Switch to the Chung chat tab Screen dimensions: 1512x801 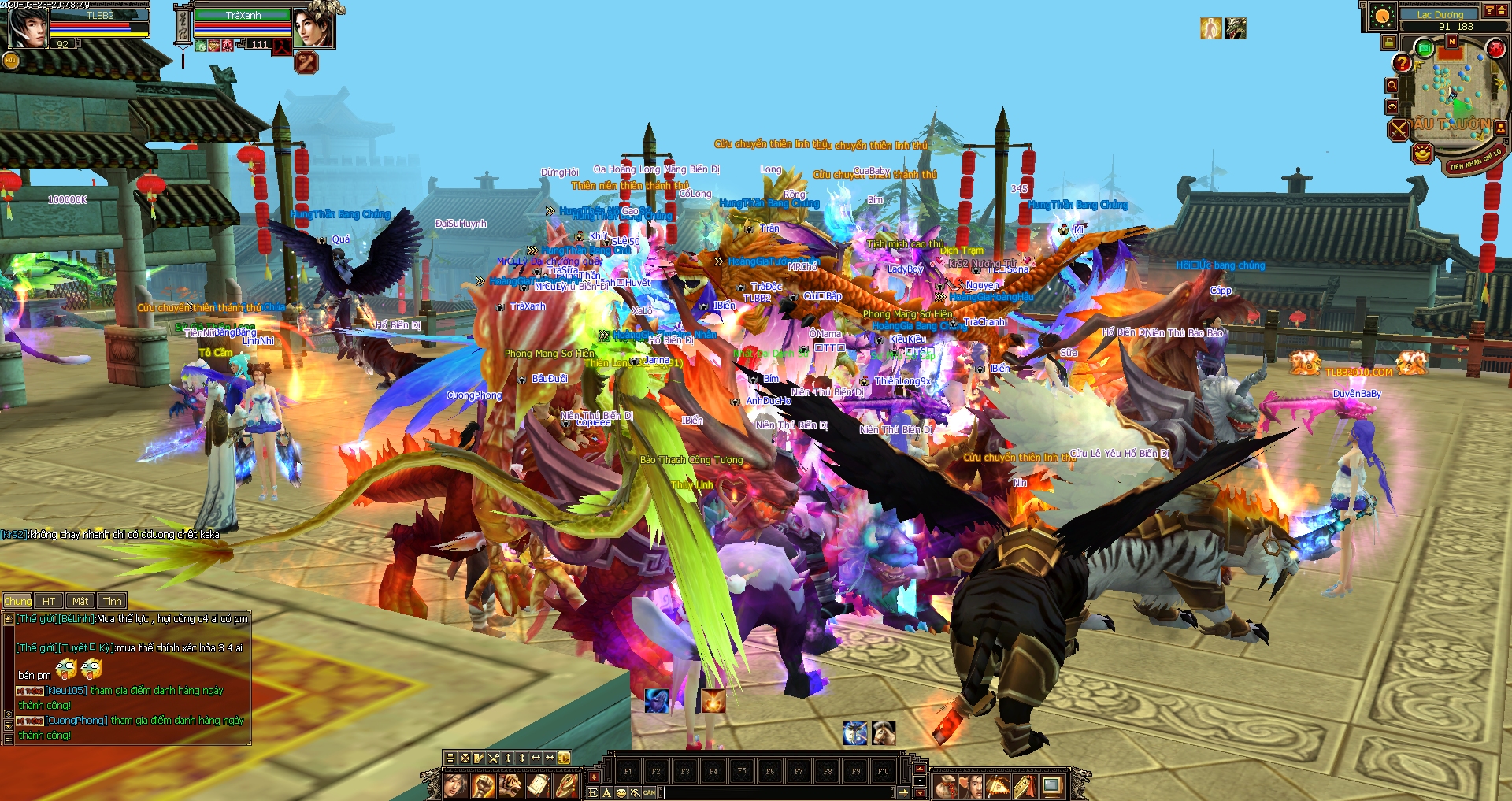[x=17, y=601]
